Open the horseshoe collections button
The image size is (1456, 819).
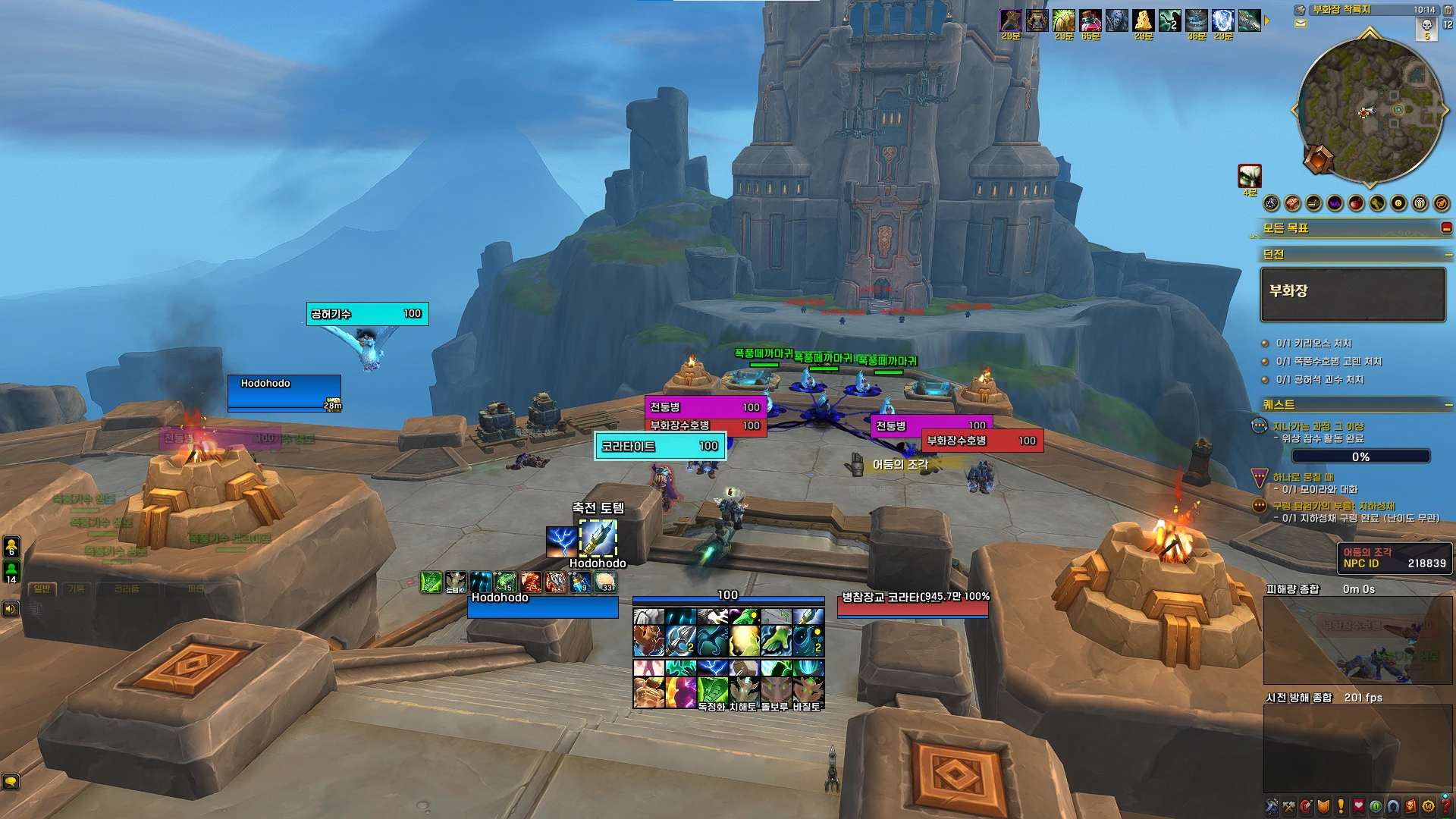1393,807
